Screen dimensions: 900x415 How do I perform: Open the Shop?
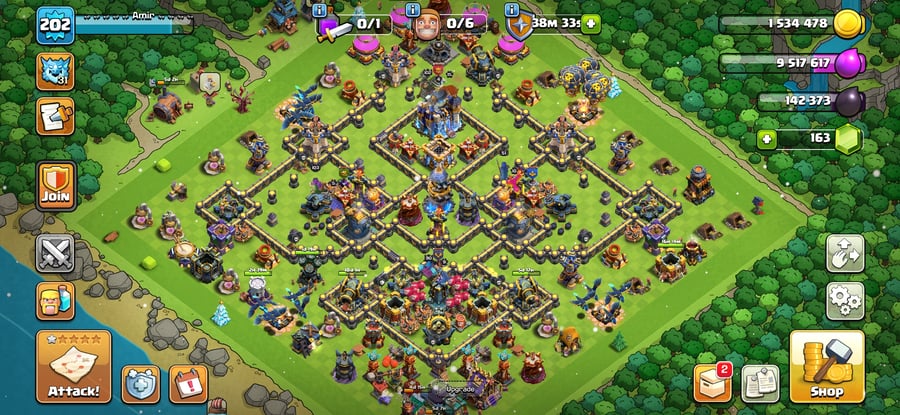coord(826,367)
